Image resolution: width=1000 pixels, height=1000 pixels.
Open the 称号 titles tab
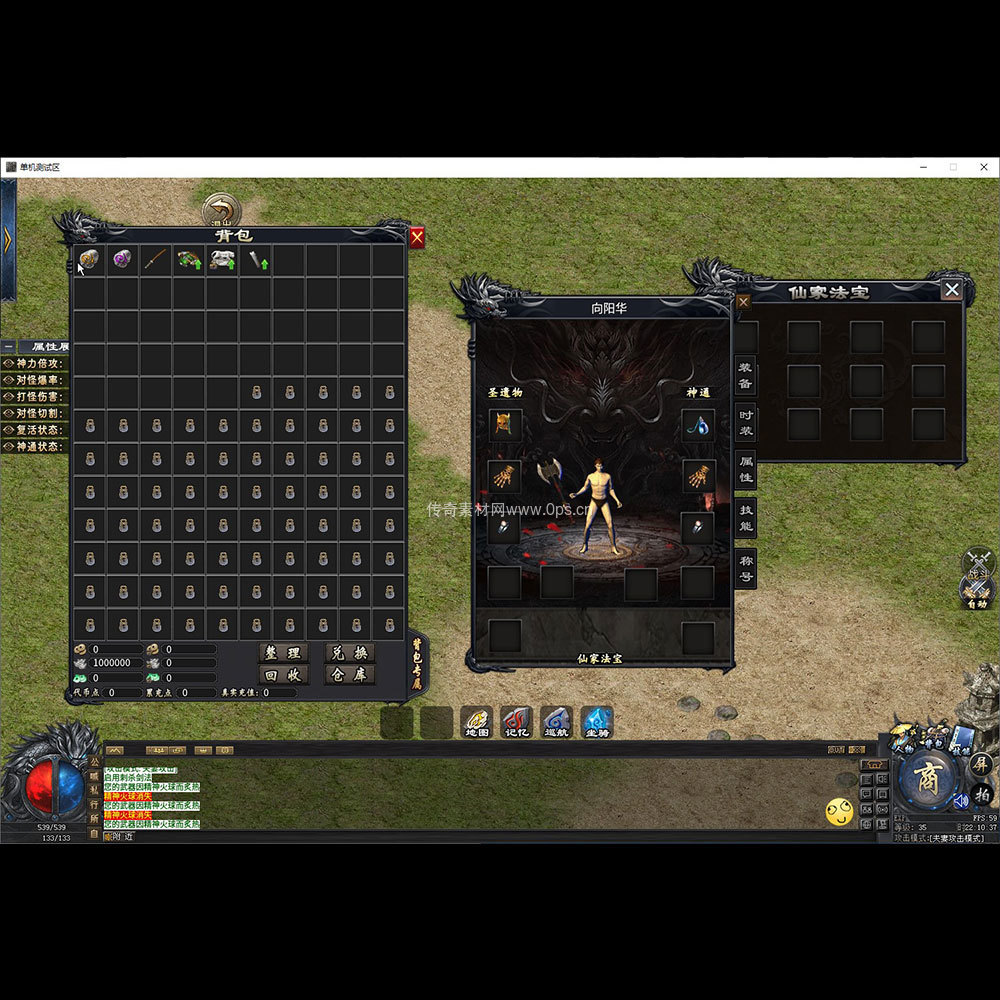tap(746, 567)
